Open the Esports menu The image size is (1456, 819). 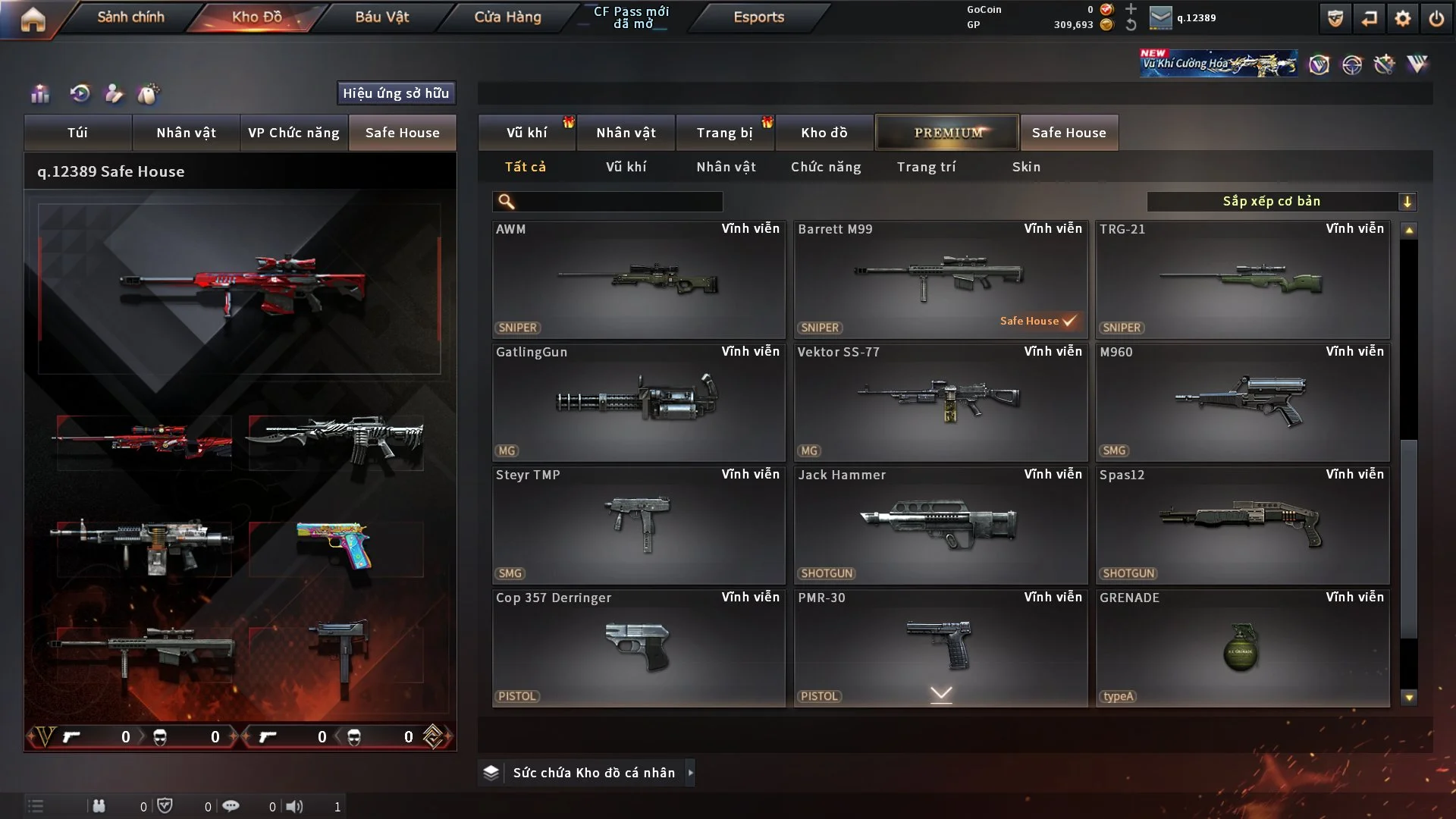[x=758, y=17]
